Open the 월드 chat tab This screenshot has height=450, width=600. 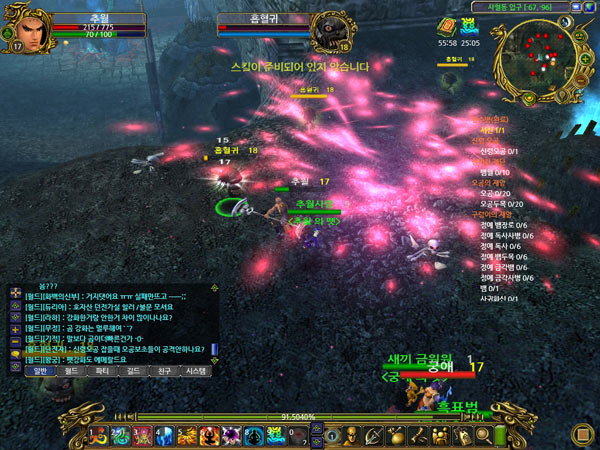point(72,370)
